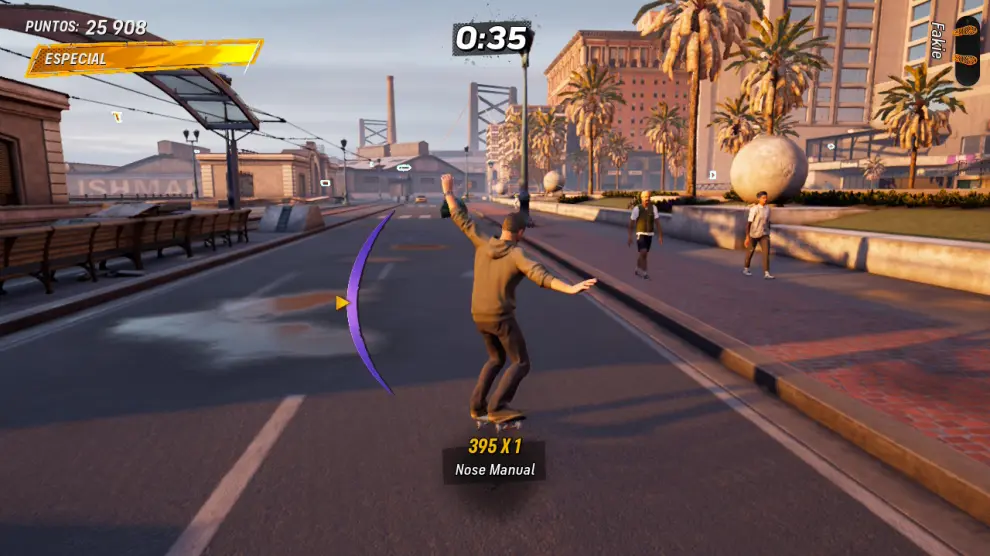Click the skateboard stance icon labeled Fakie

[x=967, y=50]
